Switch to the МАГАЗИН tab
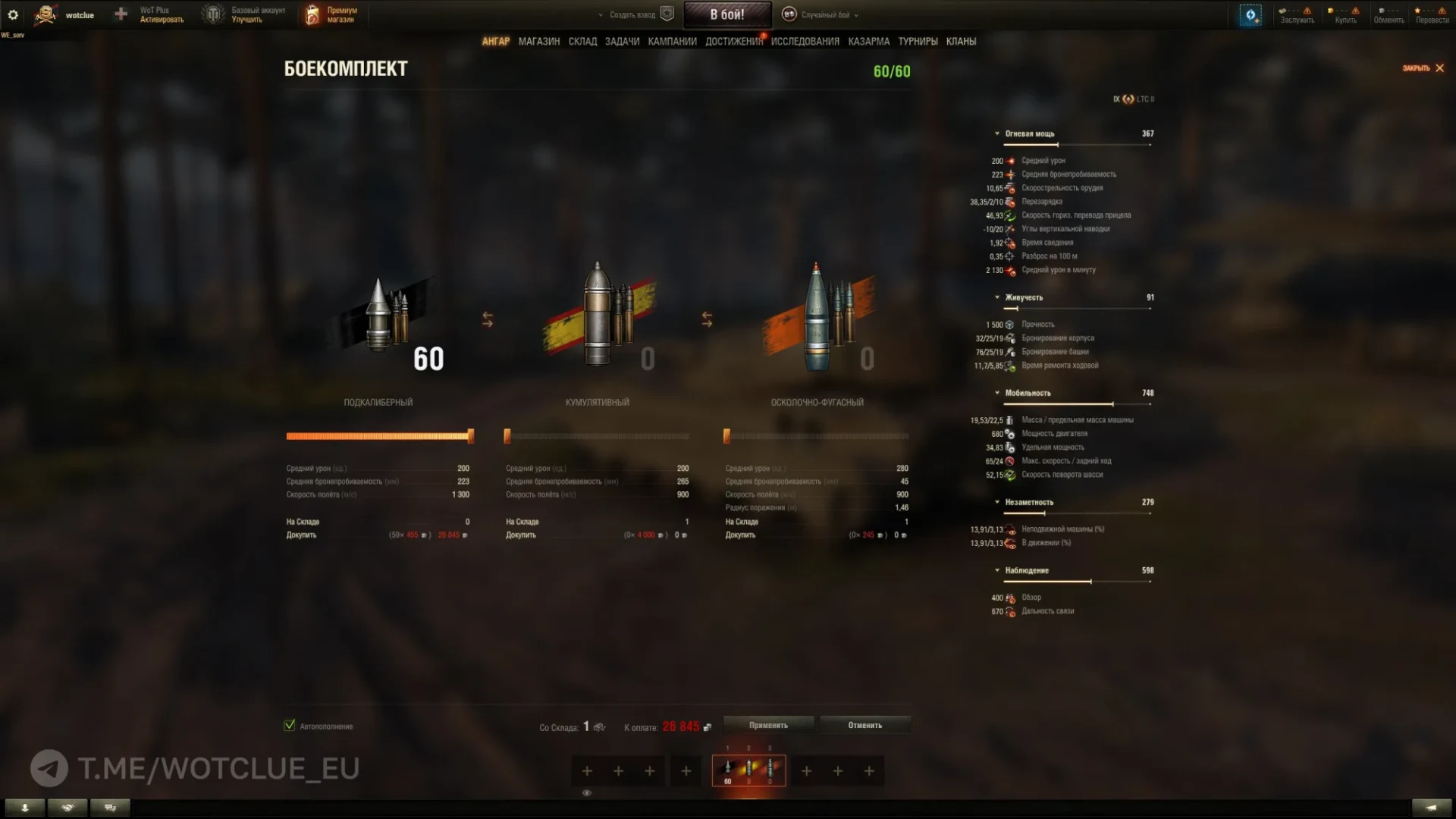This screenshot has height=819, width=1456. click(x=538, y=41)
